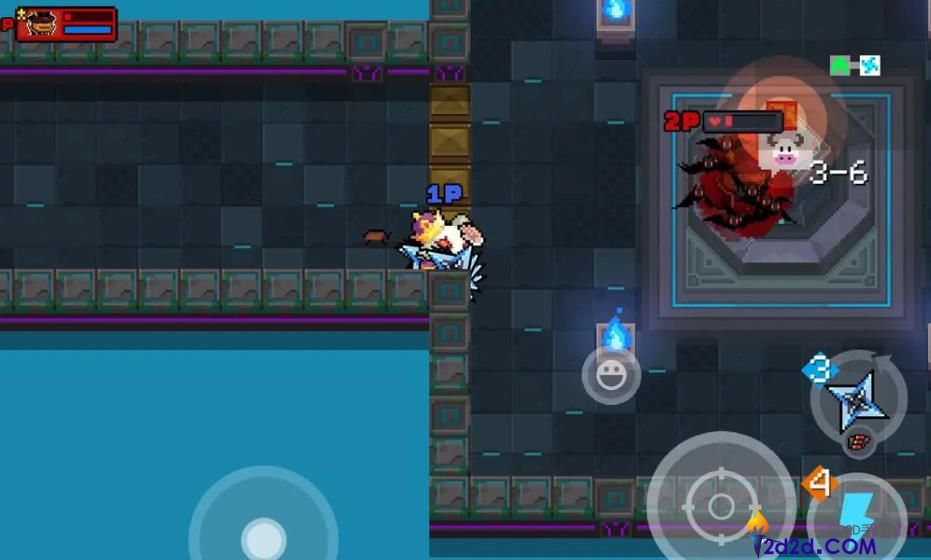Open the smiley emote button
This screenshot has width=931, height=560.
(611, 376)
